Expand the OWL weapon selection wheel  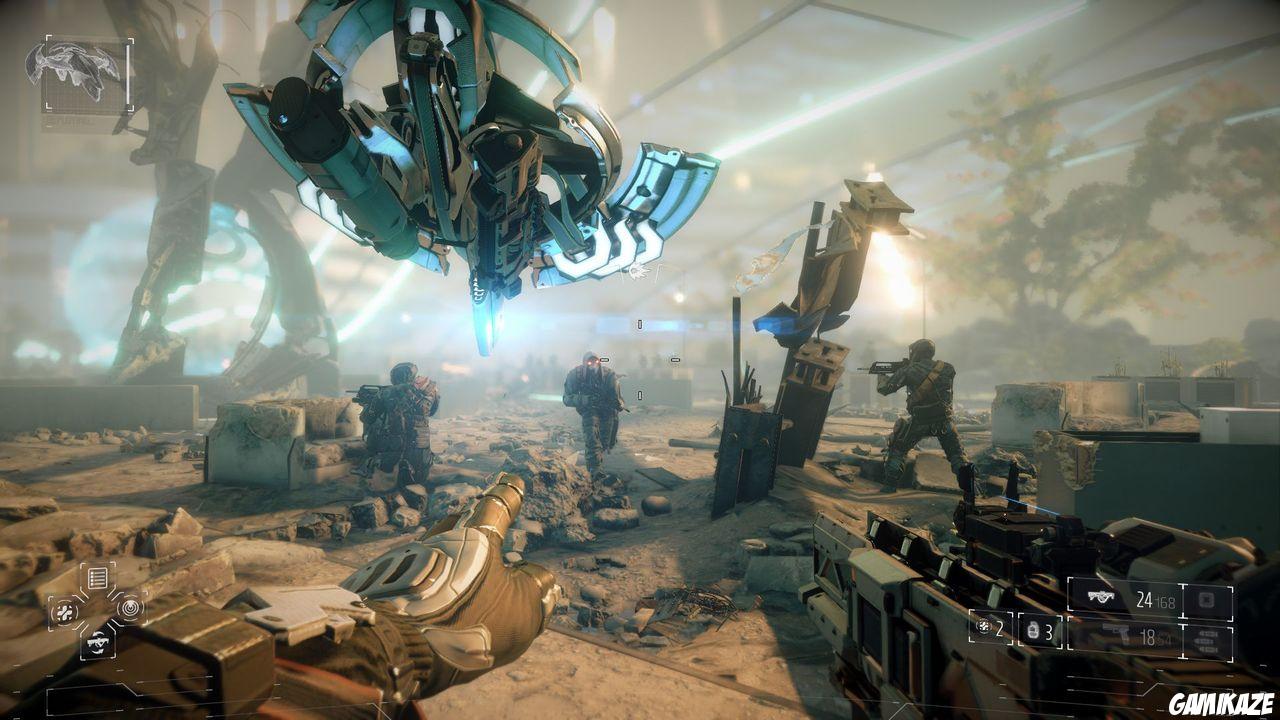click(x=97, y=608)
